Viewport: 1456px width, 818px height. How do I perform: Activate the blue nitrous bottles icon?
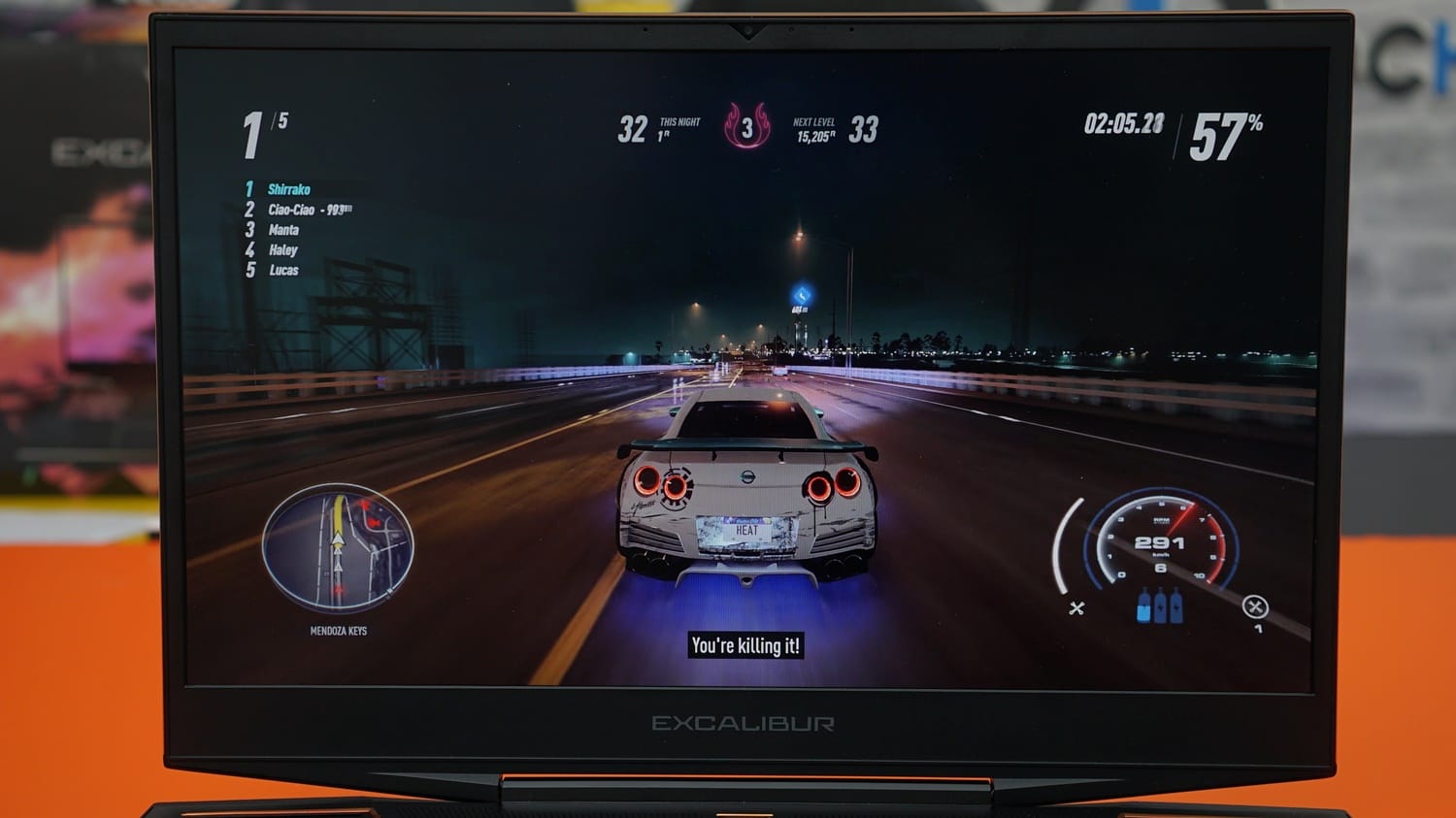coord(1160,605)
